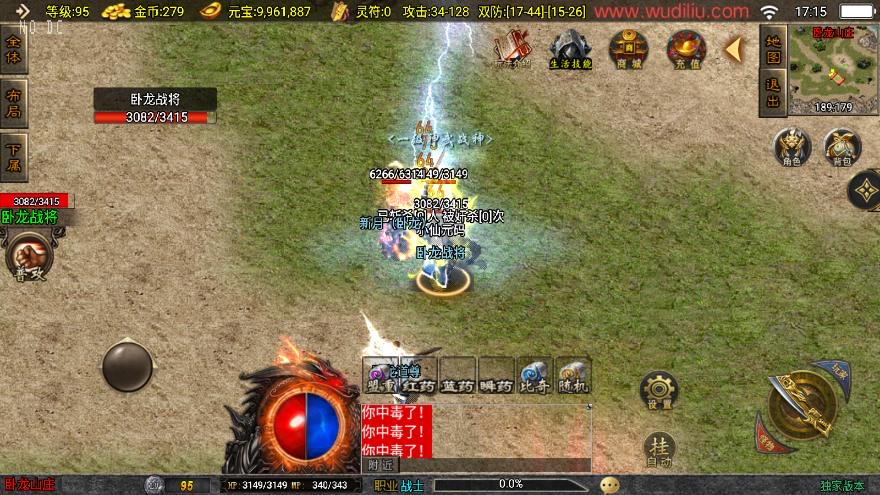Open the 生活技能 life skills icon

(x=570, y=49)
